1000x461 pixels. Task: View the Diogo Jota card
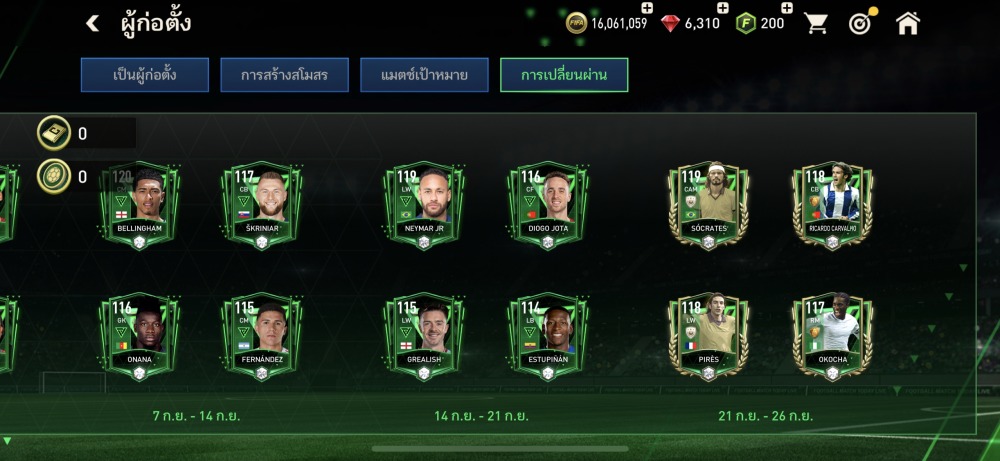click(547, 204)
